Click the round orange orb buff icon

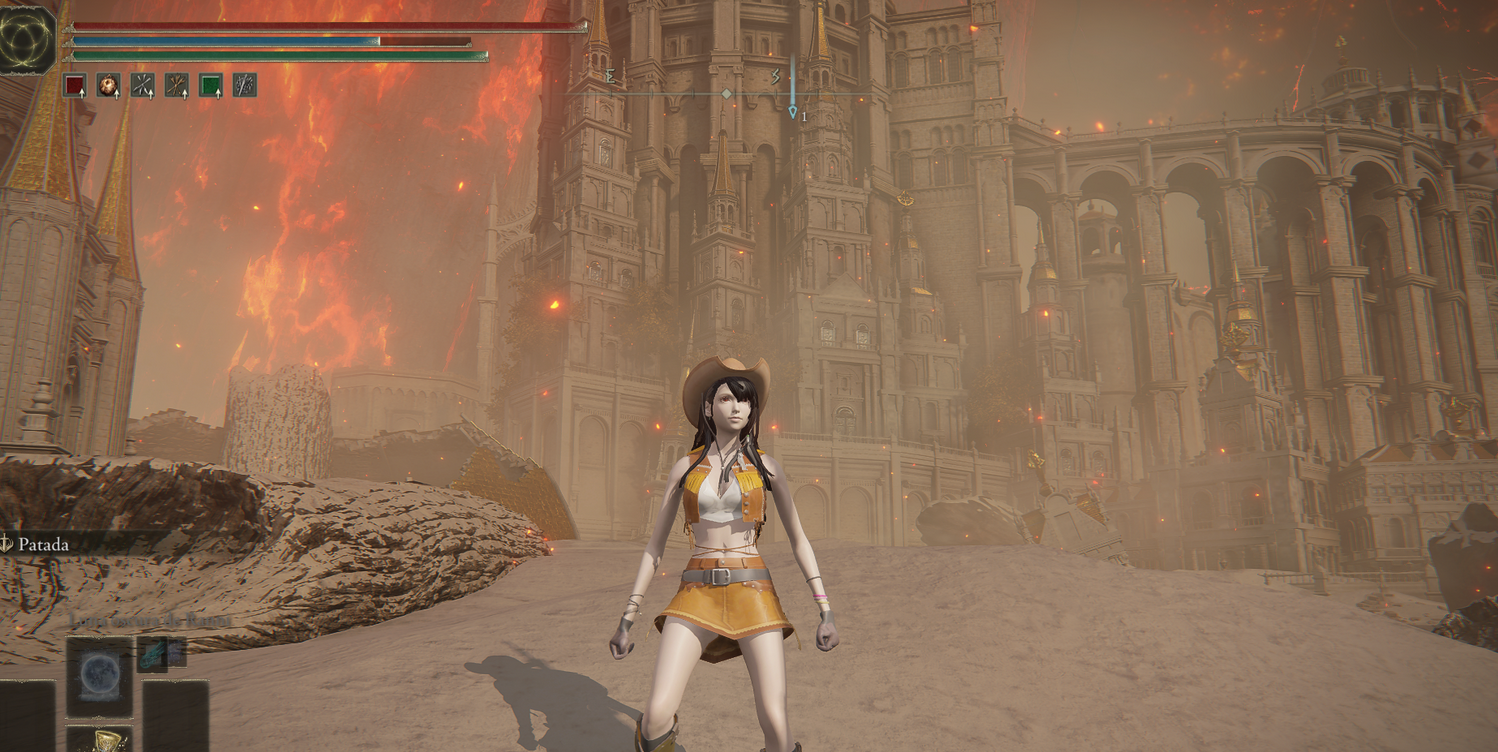click(108, 85)
